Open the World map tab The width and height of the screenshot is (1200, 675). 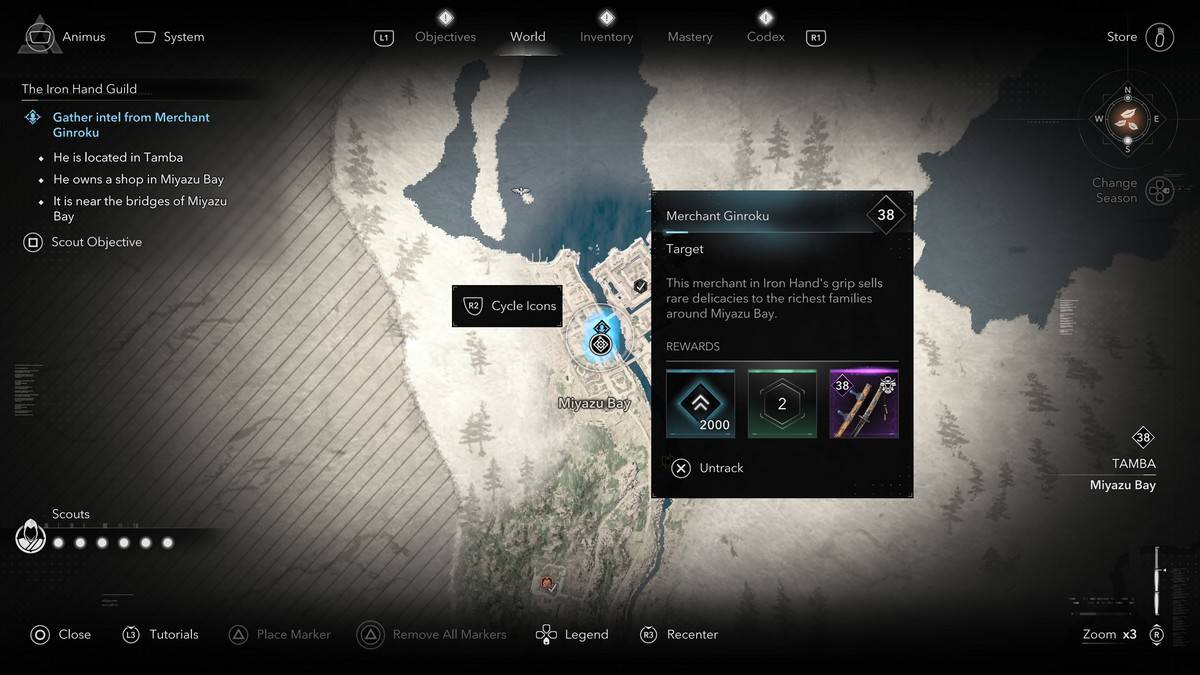pos(528,37)
